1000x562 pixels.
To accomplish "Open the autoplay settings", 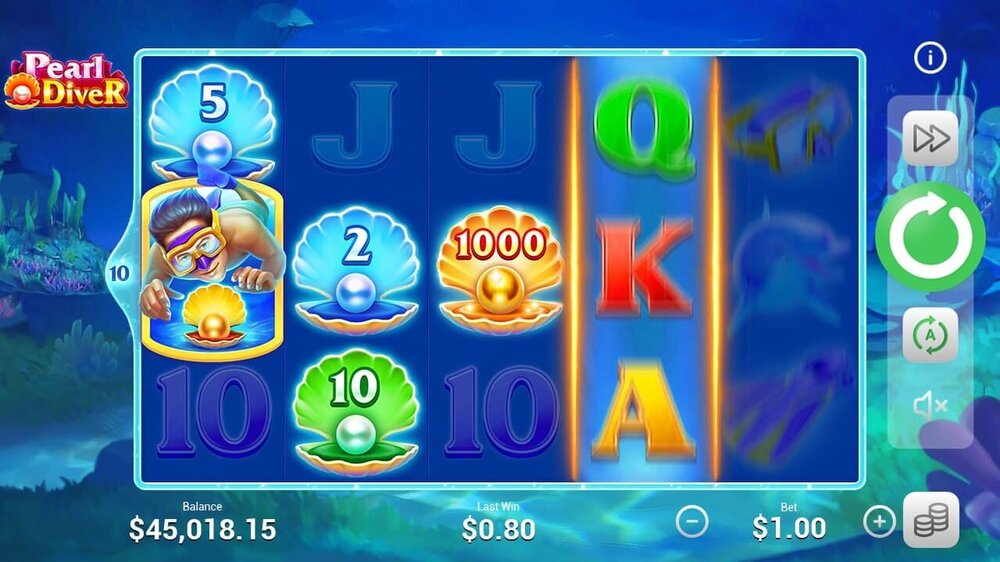I will click(x=930, y=336).
